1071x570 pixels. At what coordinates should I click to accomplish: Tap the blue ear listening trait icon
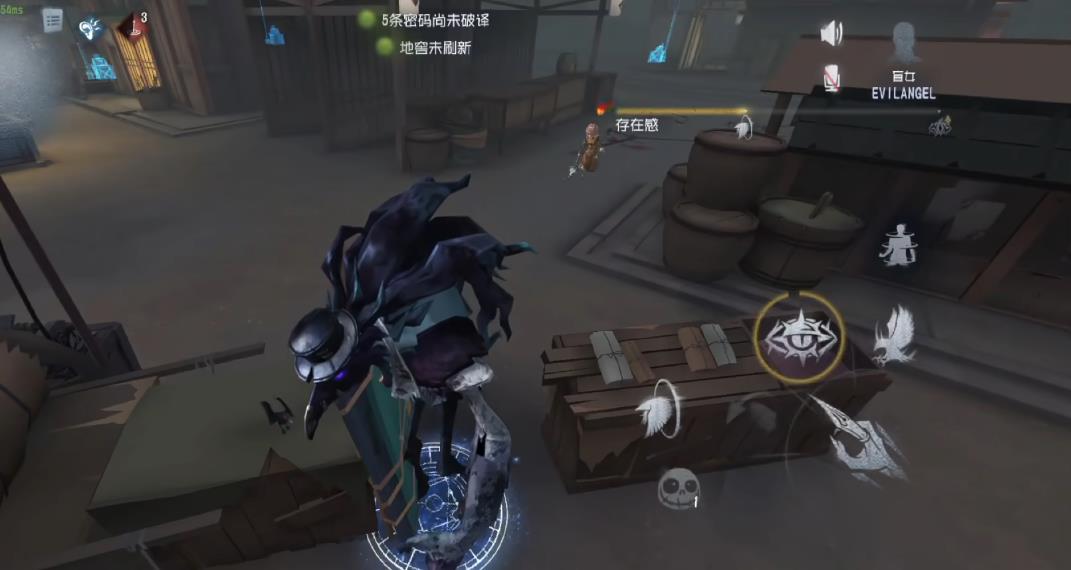pos(91,28)
